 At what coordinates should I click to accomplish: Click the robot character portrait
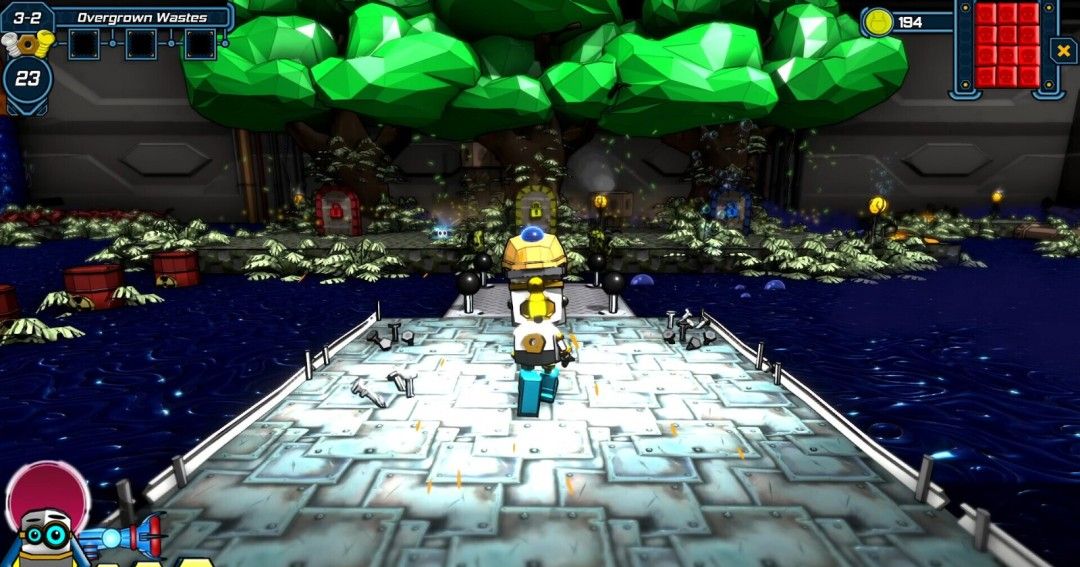pos(44,530)
